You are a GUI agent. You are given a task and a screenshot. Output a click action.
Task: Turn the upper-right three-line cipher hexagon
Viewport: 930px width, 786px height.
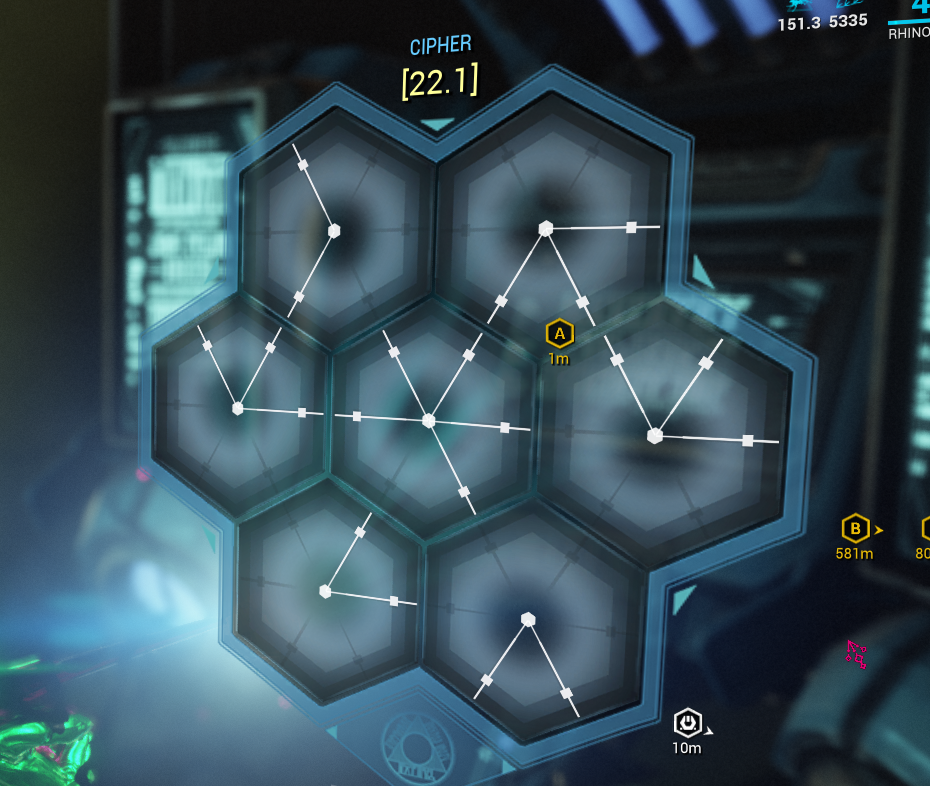tap(546, 229)
